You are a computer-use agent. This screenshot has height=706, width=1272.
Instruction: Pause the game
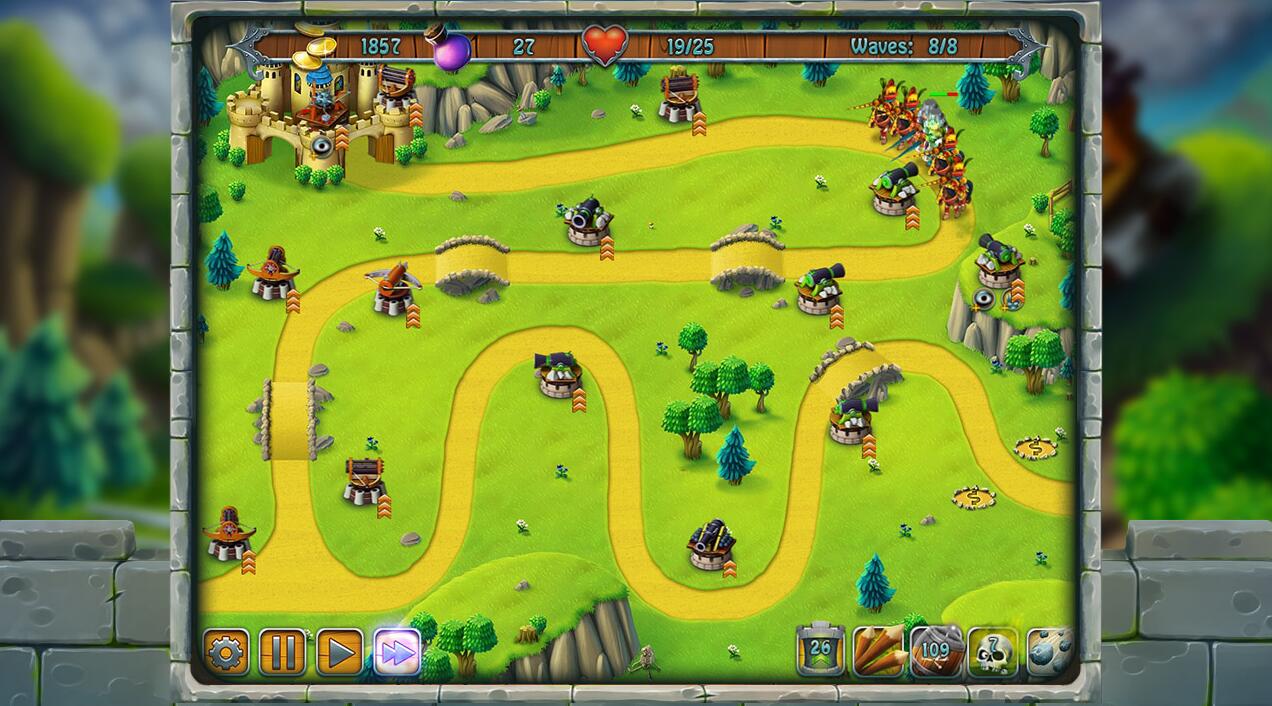pos(283,653)
